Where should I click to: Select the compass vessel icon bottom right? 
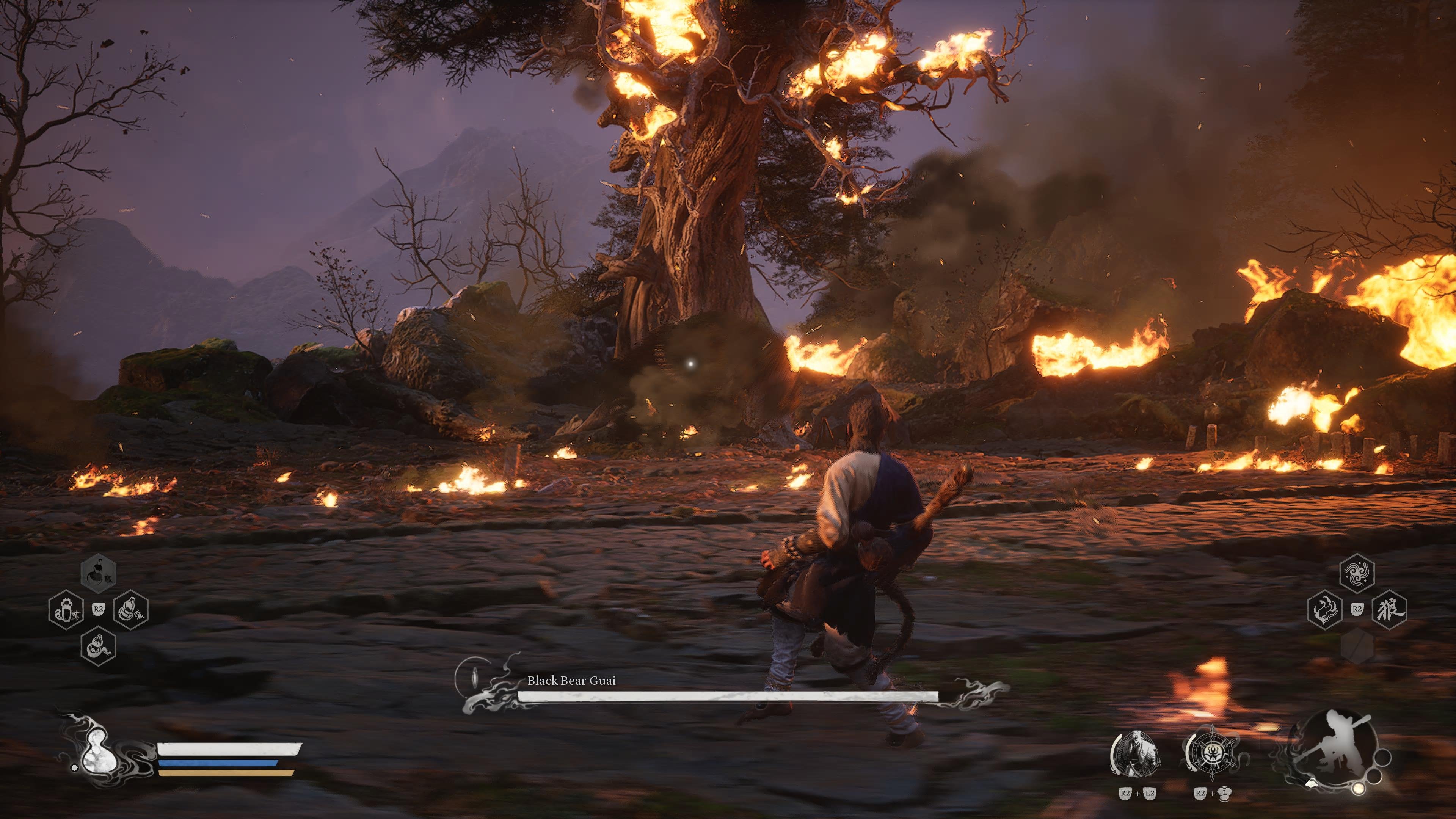pyautogui.click(x=1213, y=754)
